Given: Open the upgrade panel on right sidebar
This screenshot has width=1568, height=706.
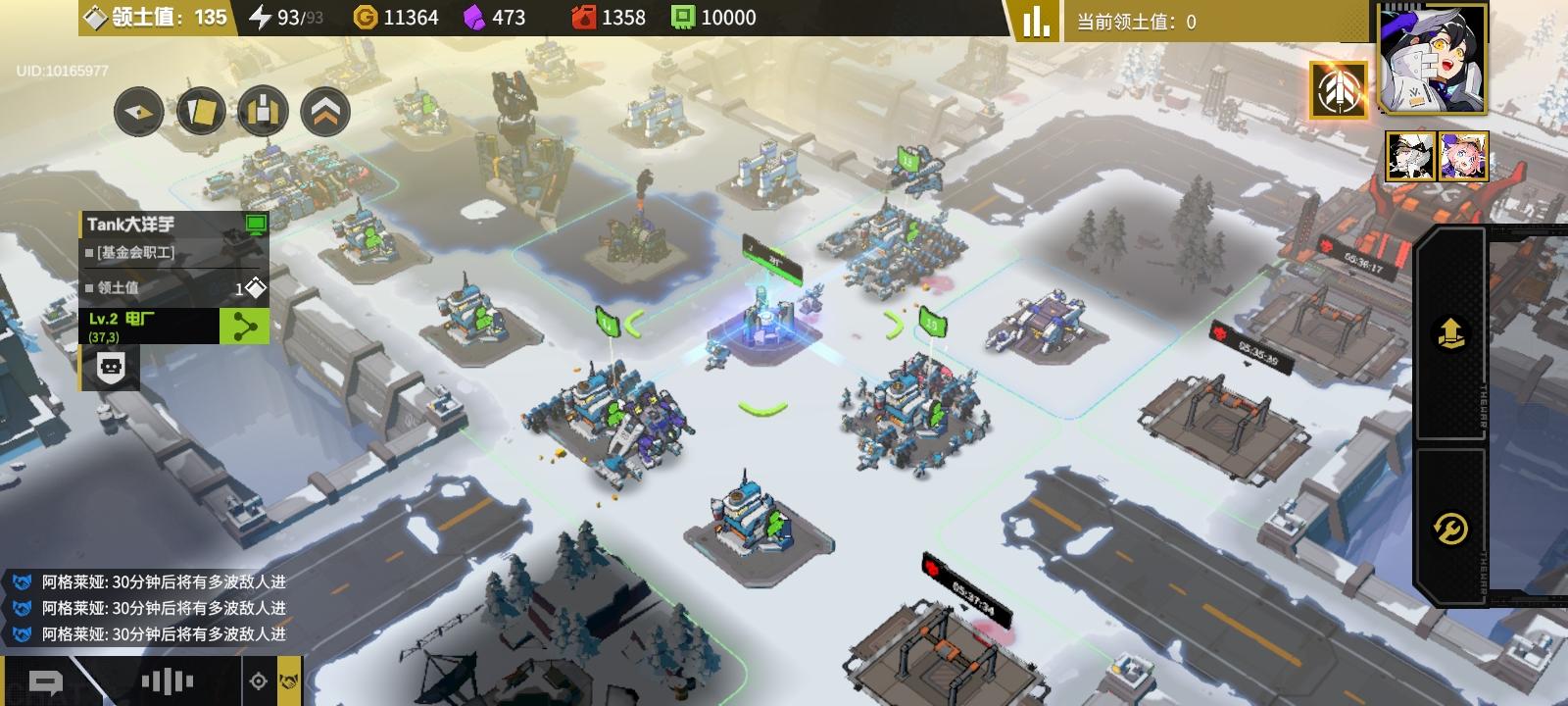Looking at the screenshot, I should [x=1453, y=333].
